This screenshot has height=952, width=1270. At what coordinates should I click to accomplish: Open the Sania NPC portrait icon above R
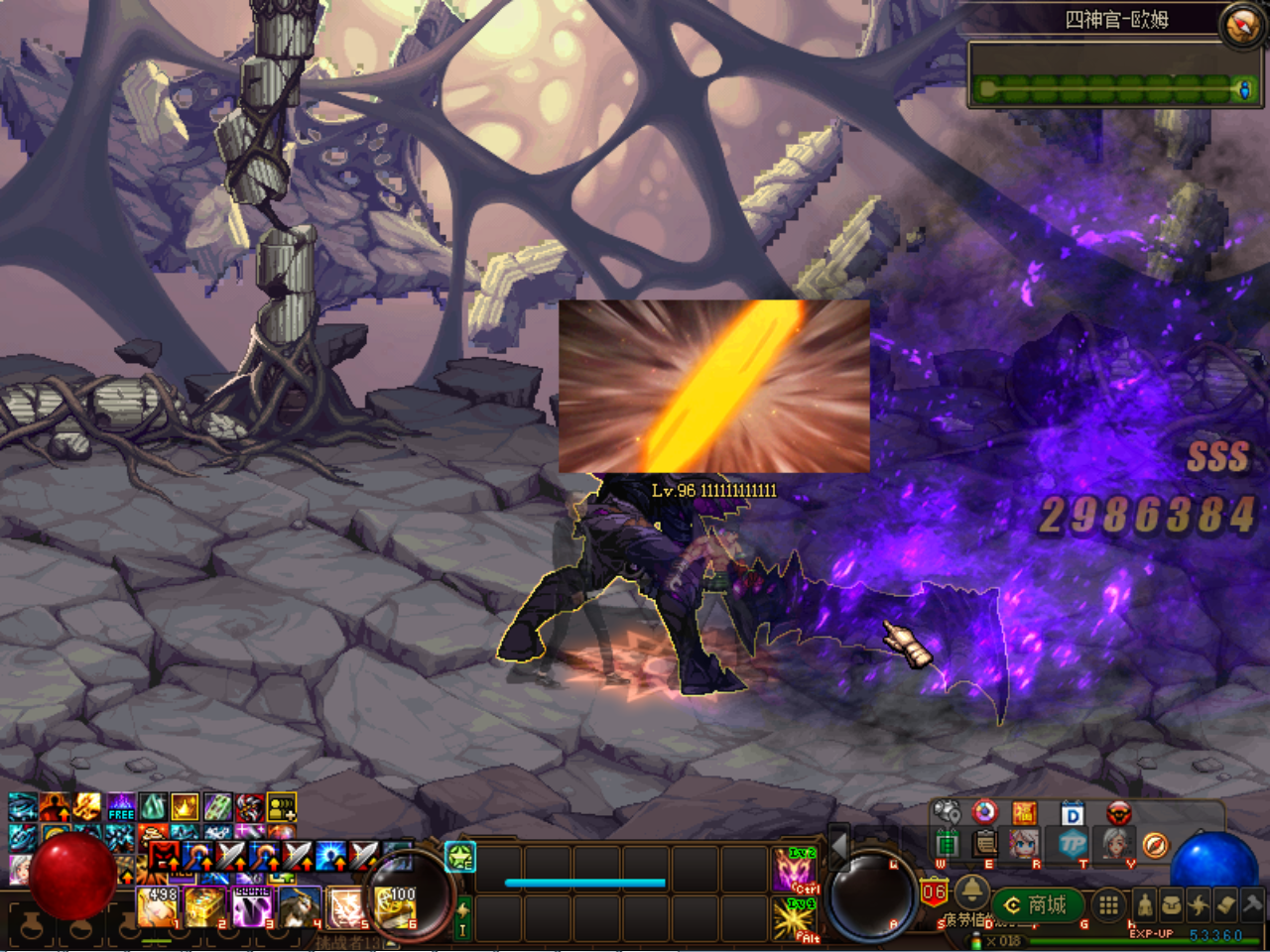(x=1023, y=845)
